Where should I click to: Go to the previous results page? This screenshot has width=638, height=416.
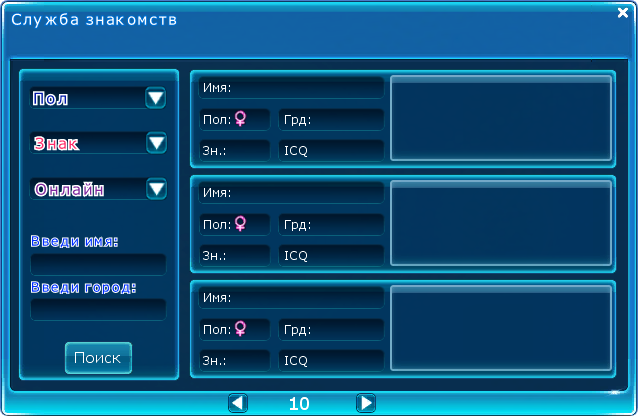pos(237,403)
